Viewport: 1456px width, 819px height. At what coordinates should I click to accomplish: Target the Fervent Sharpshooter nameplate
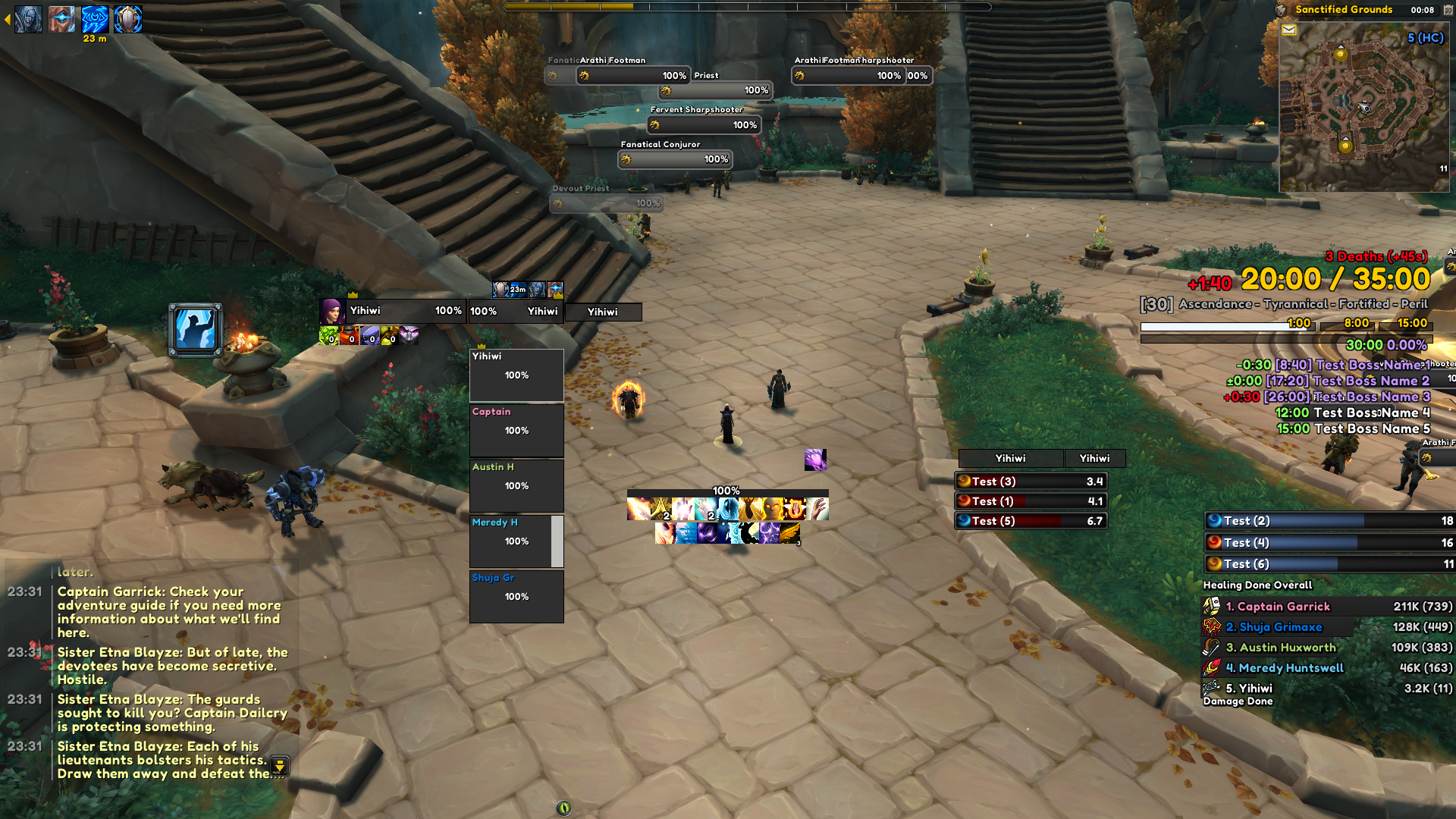point(704,125)
